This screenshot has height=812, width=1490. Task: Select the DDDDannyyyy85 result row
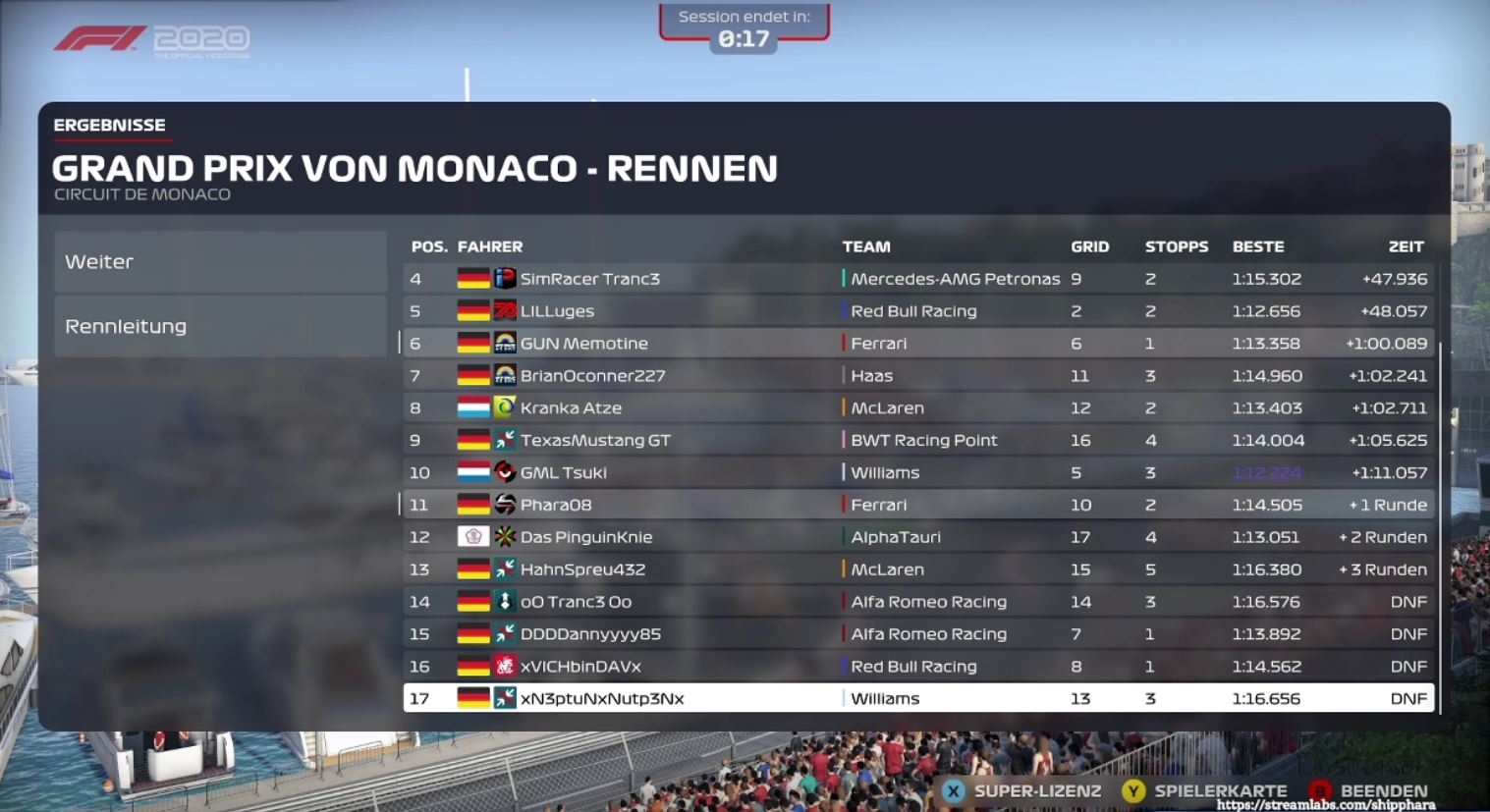click(x=917, y=634)
